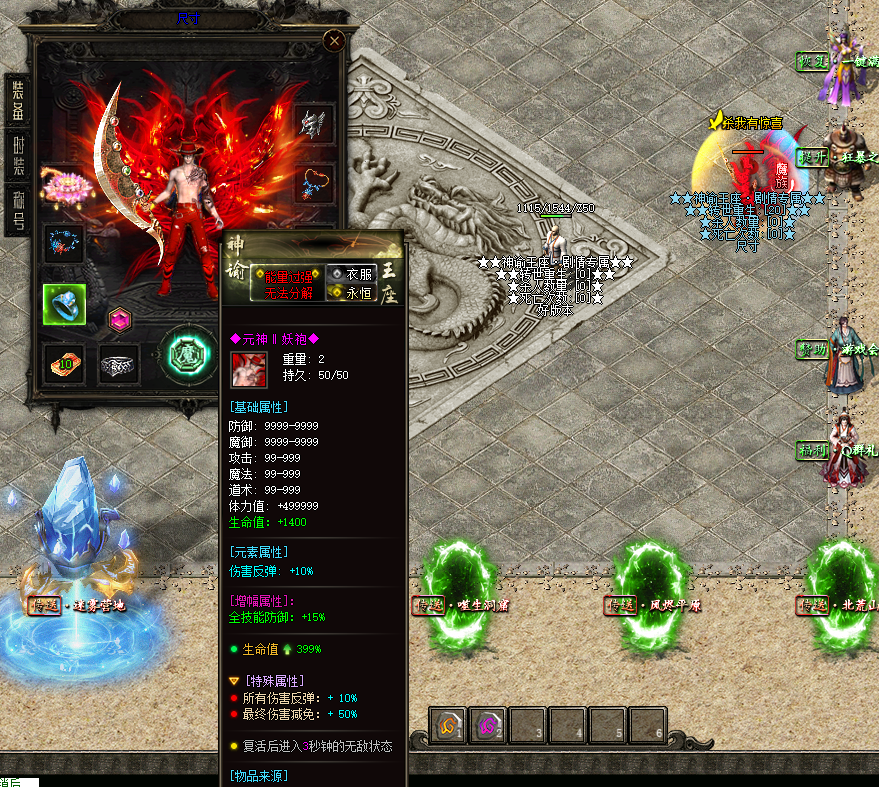This screenshot has height=787, width=879.
Task: Select the blue heart necklace slot
Action: pos(315,184)
